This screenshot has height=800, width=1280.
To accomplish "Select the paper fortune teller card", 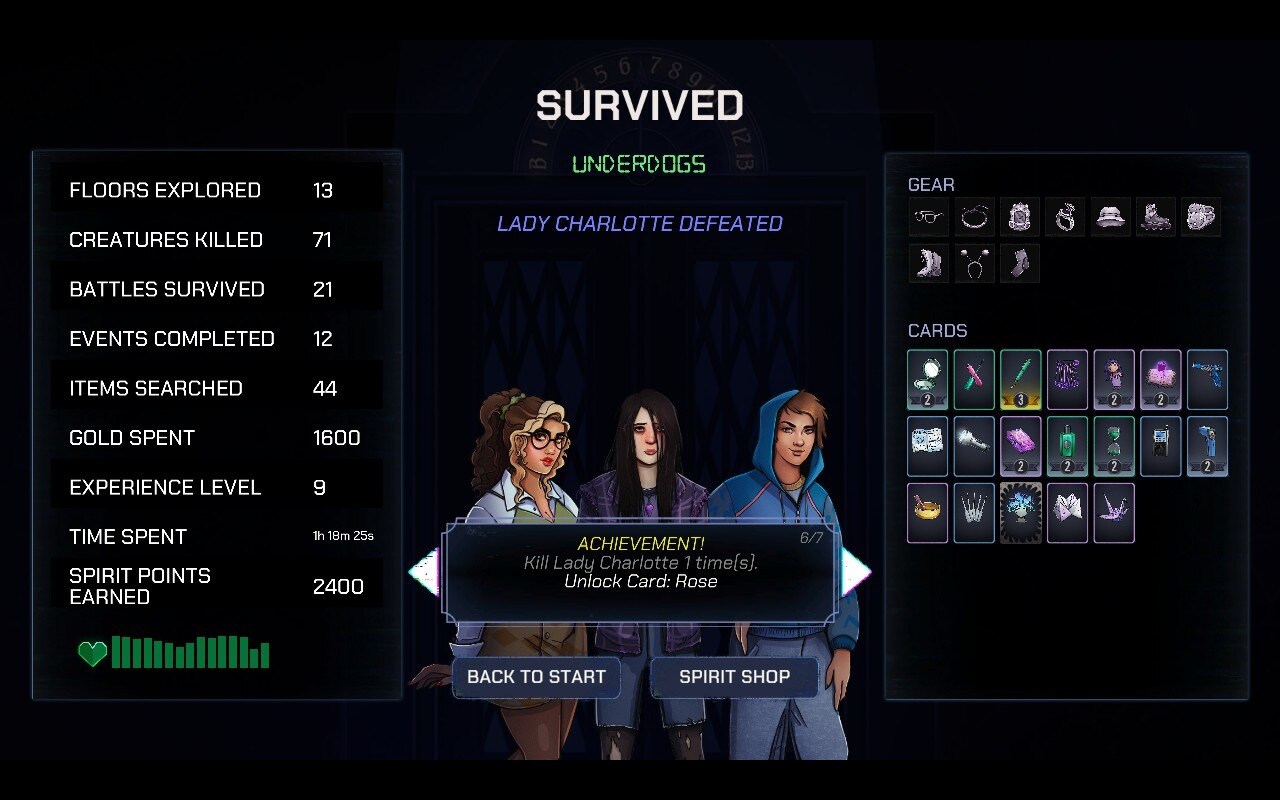I will [1067, 513].
